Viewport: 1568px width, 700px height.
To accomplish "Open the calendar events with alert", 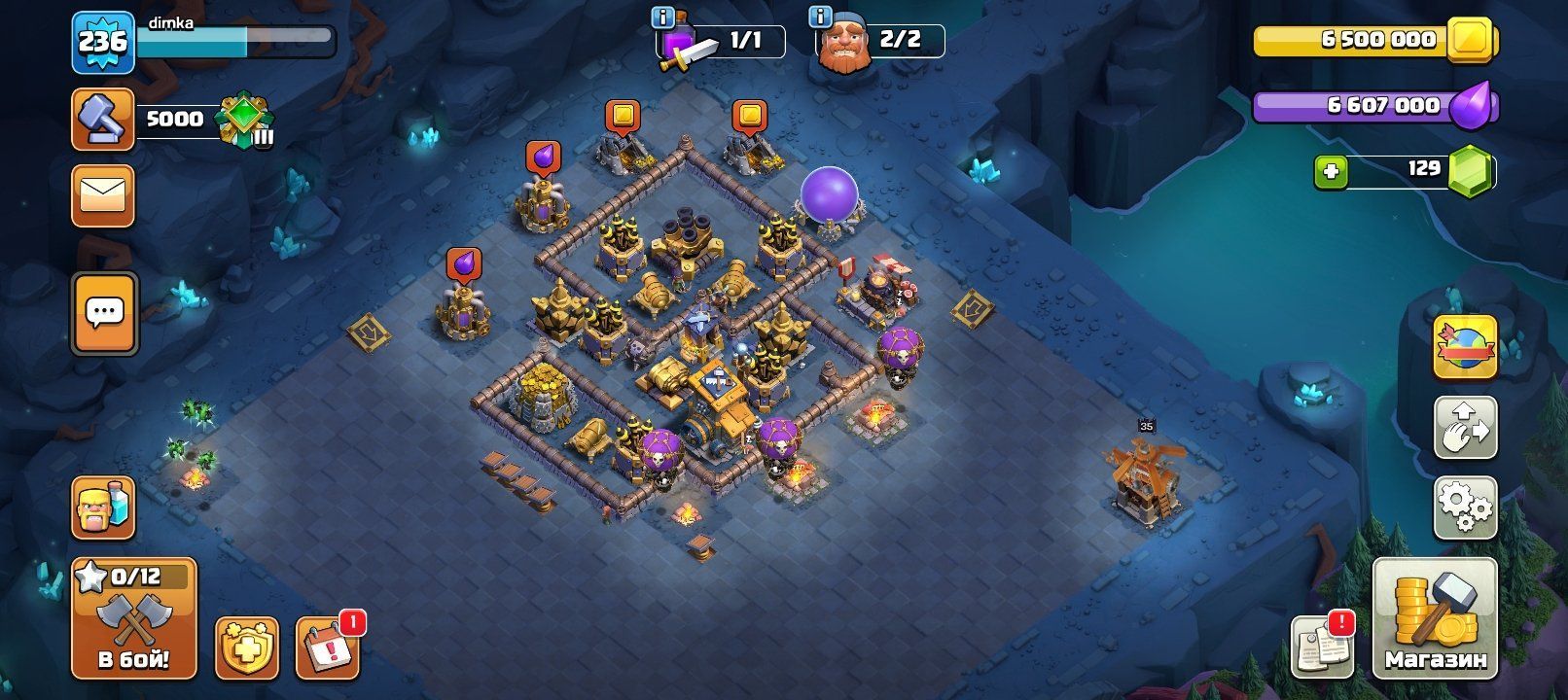I will (x=328, y=647).
